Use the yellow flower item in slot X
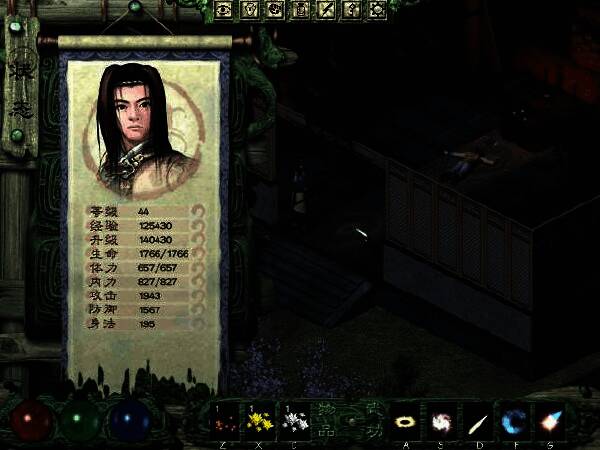The image size is (600, 450). (x=261, y=420)
